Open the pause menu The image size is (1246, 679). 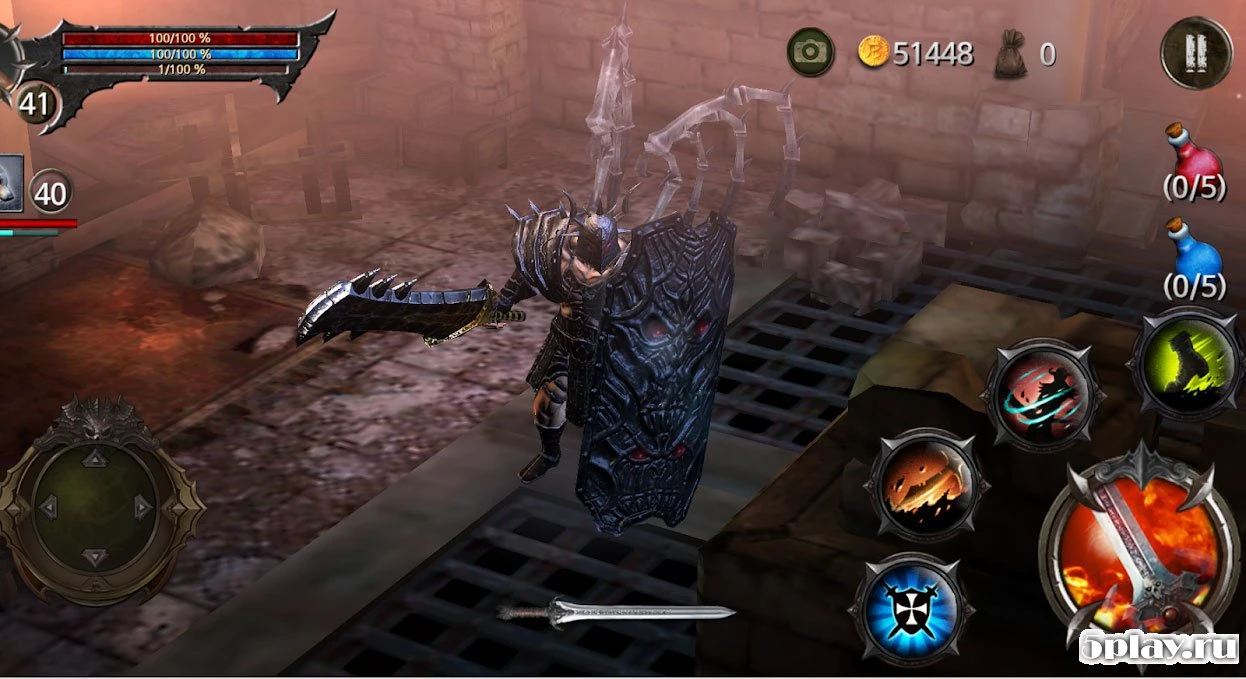coord(1195,53)
